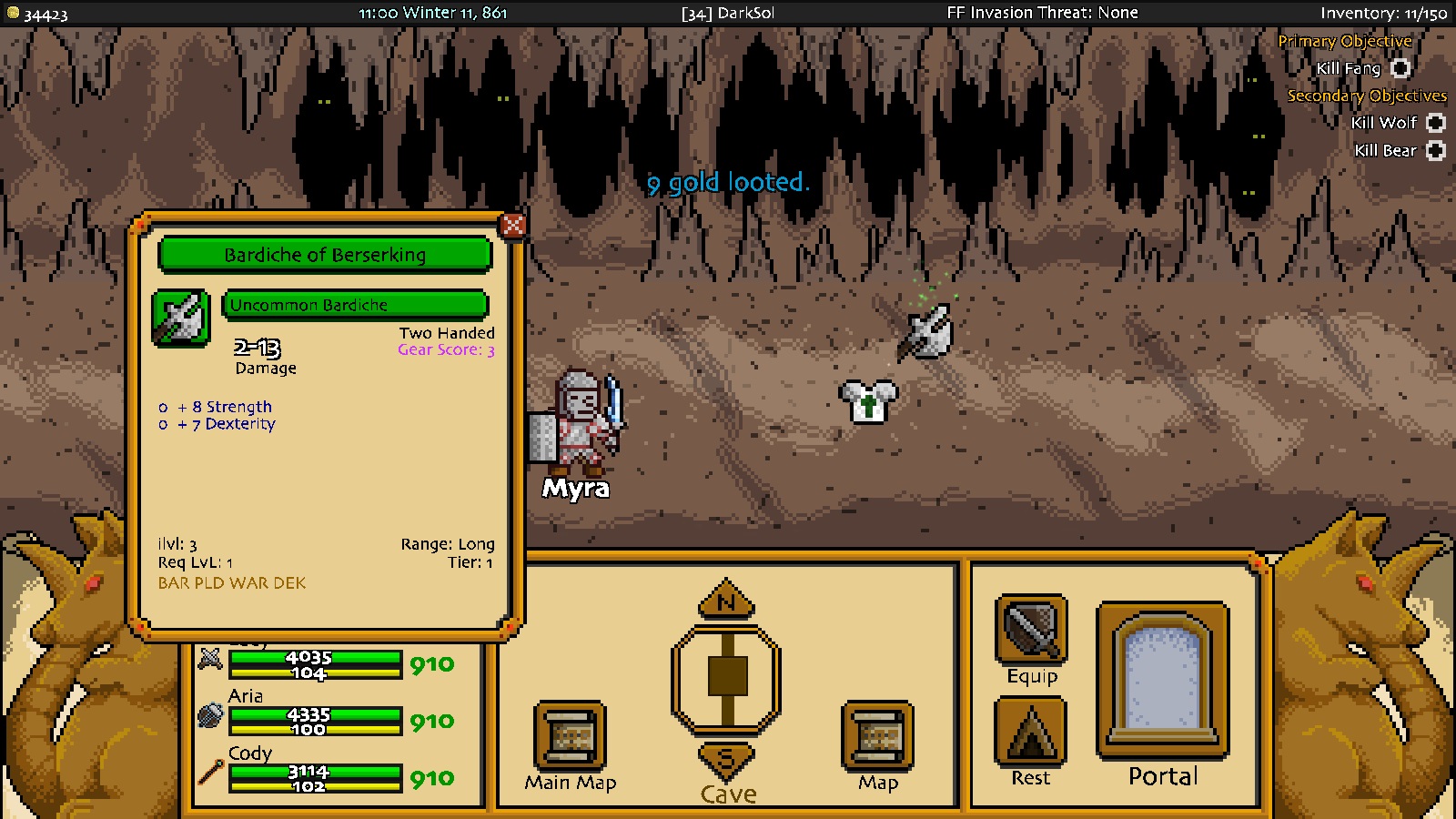The height and width of the screenshot is (819, 1456).
Task: Click Cody's yellow mana bar
Action: pos(317,786)
